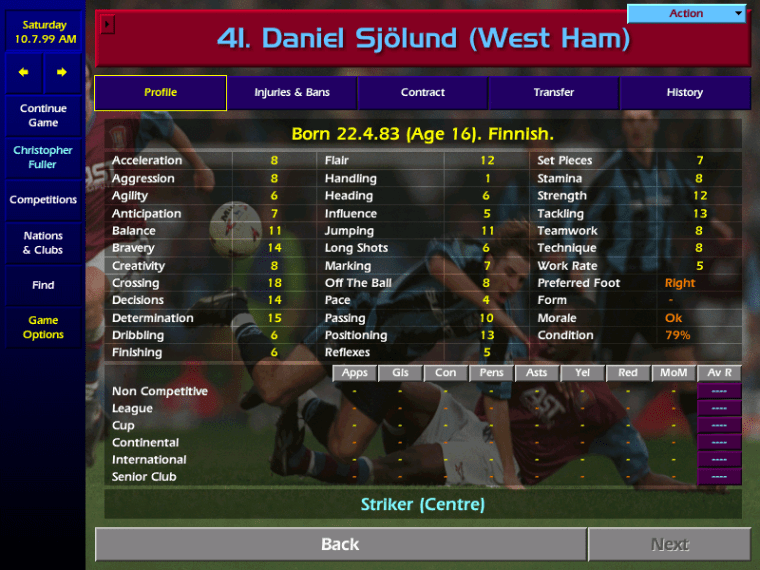Viewport: 760px width, 570px height.
Task: Select the date display Saturday 10.7.99
Action: click(43, 32)
